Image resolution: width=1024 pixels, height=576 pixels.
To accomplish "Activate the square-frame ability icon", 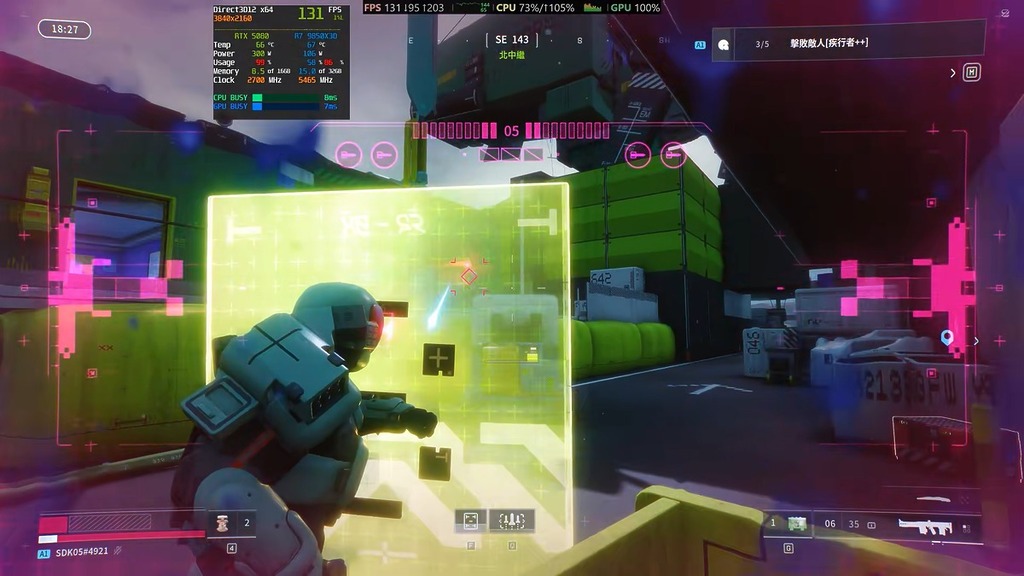I will 470,520.
